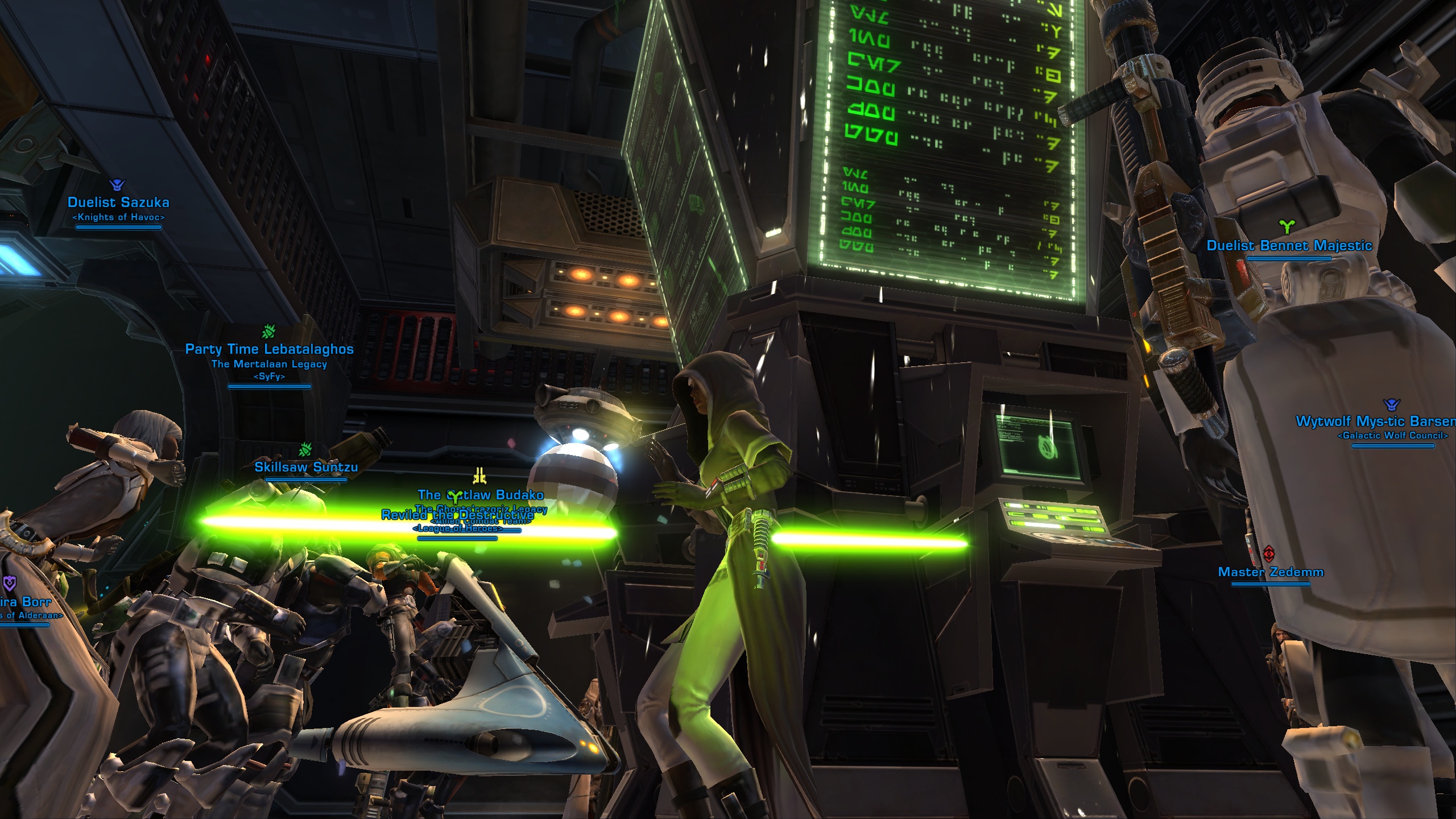Select the Duelist Sazuka nameplate

[x=118, y=202]
